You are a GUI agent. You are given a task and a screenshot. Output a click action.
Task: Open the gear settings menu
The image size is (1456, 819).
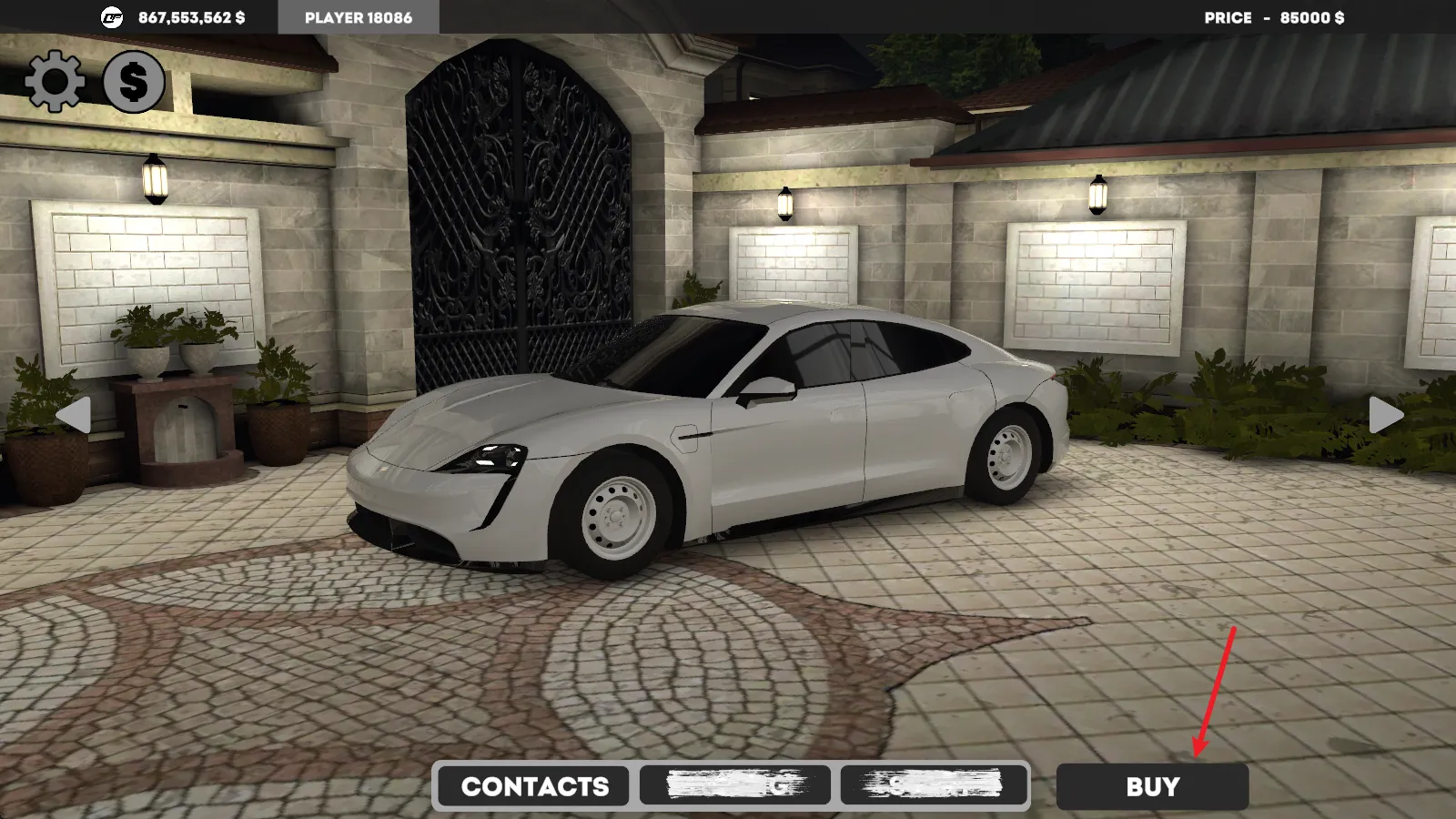pos(55,81)
